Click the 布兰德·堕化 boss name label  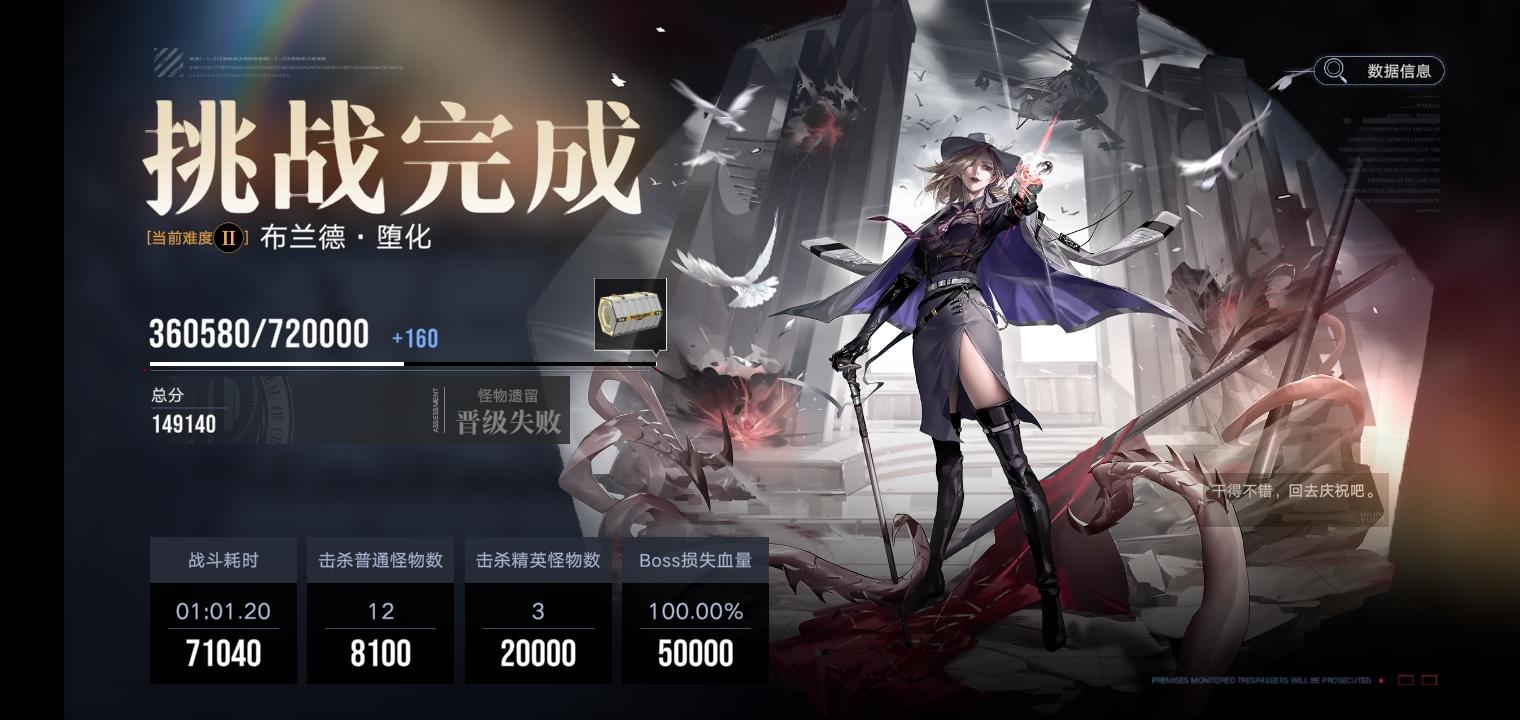(345, 238)
